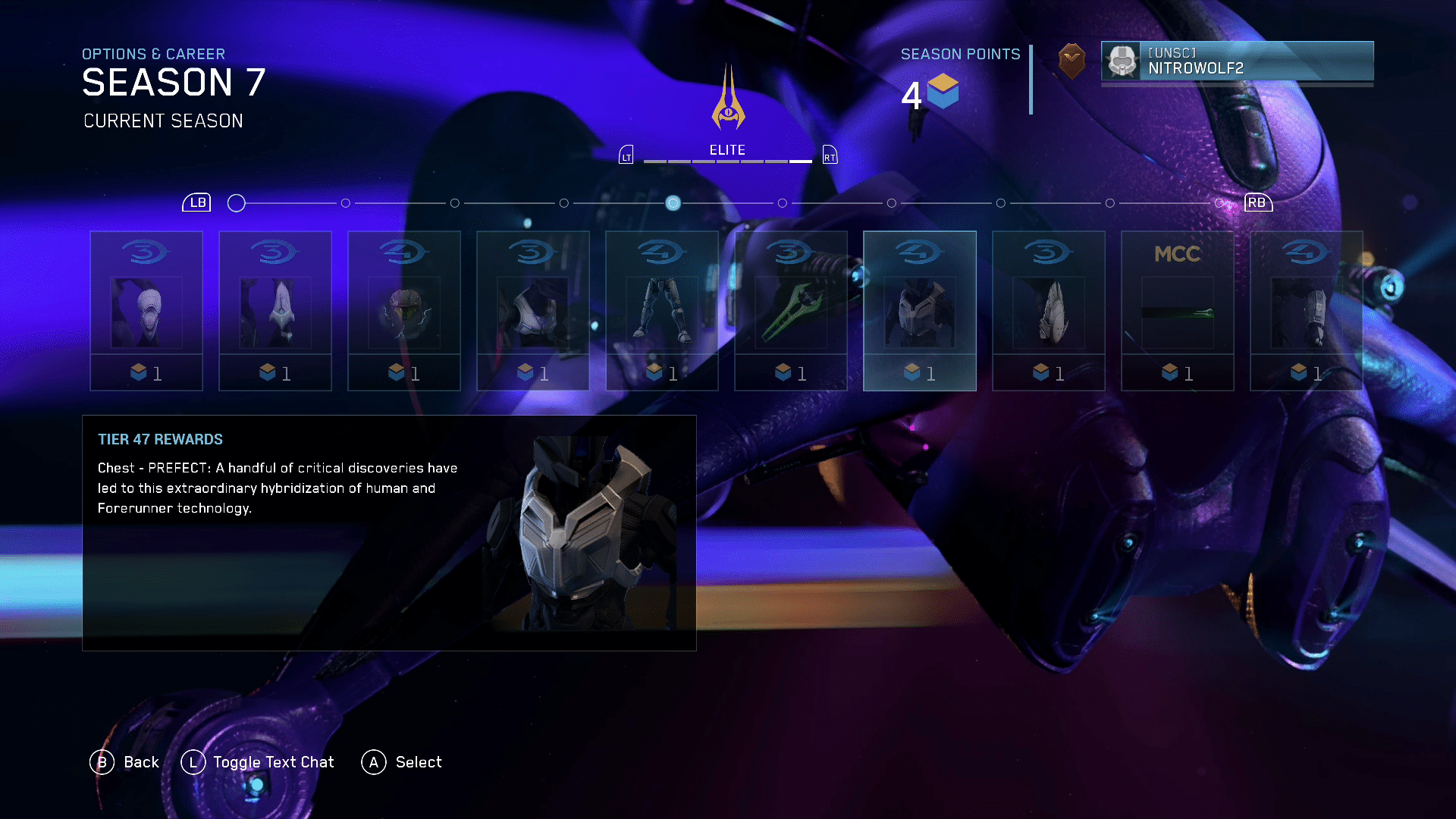1456x819 pixels.
Task: Pick the Halo 3 Elite shoulder piece reward
Action: pyautogui.click(x=1049, y=311)
